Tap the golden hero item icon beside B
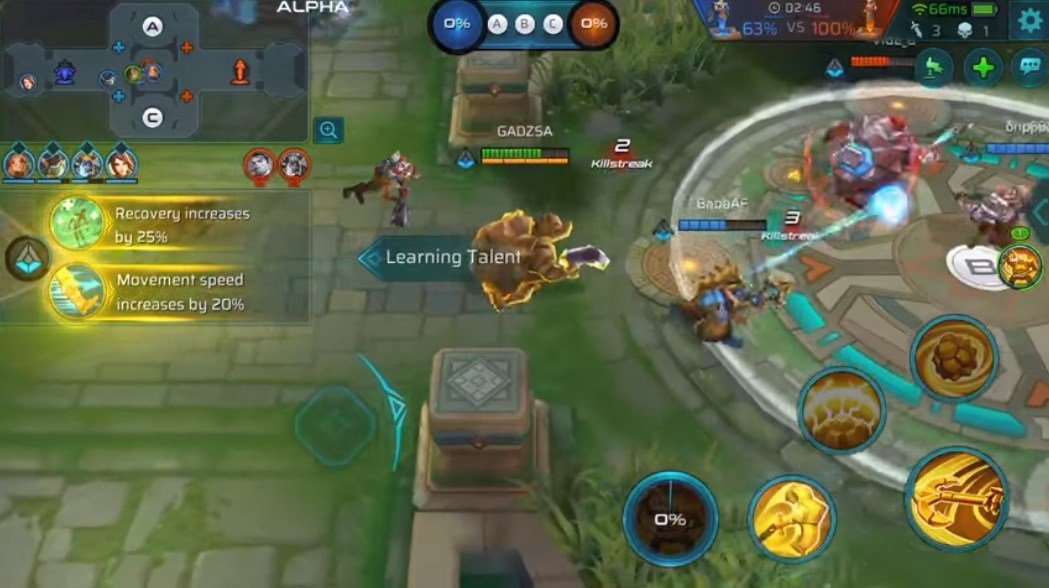The width and height of the screenshot is (1049, 588). [1019, 265]
